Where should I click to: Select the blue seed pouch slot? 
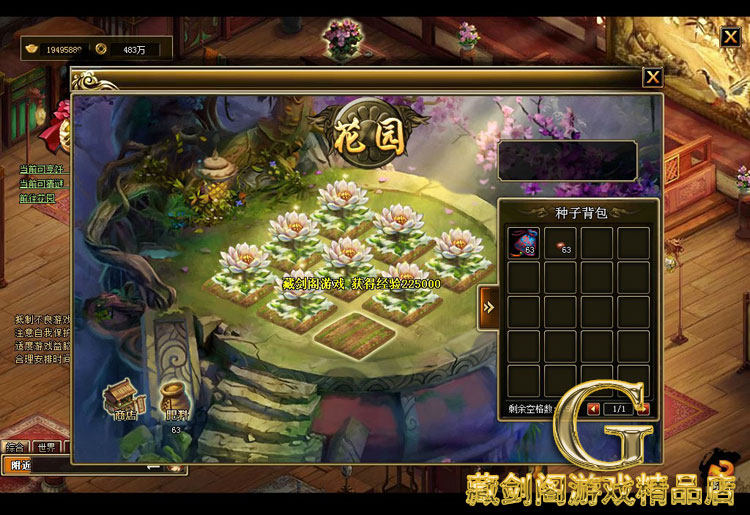tap(524, 242)
